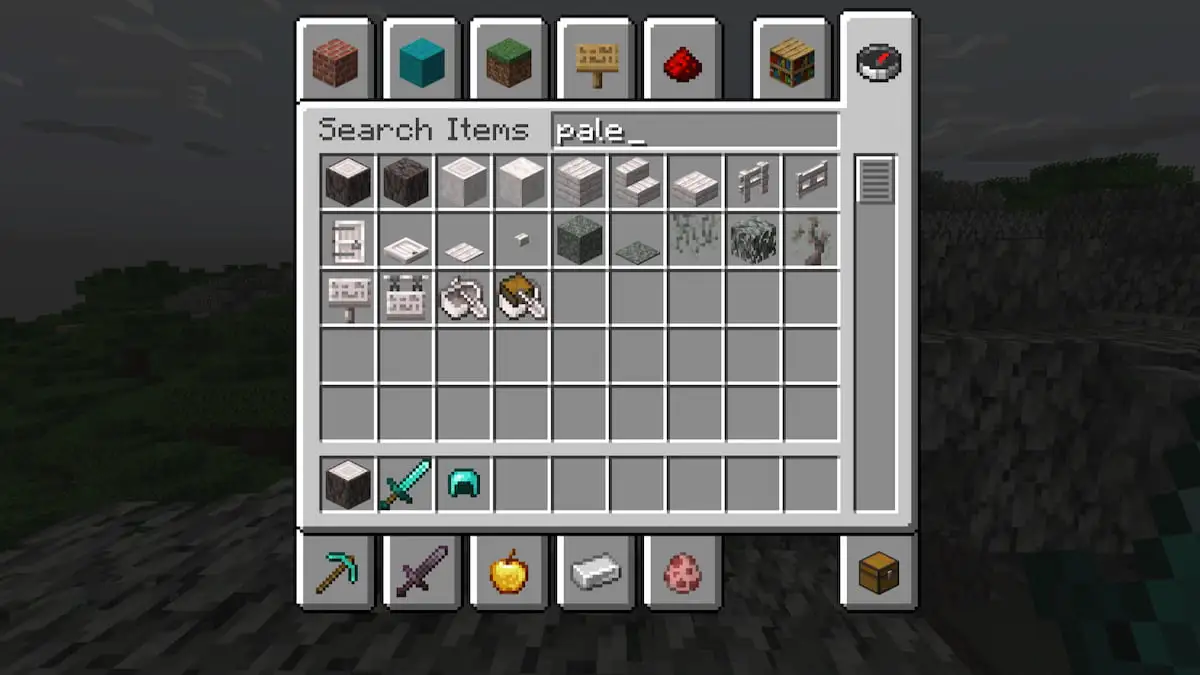Switch to the cyan Colored Blocks tab
Screen dimensions: 1200x675
pyautogui.click(x=421, y=63)
